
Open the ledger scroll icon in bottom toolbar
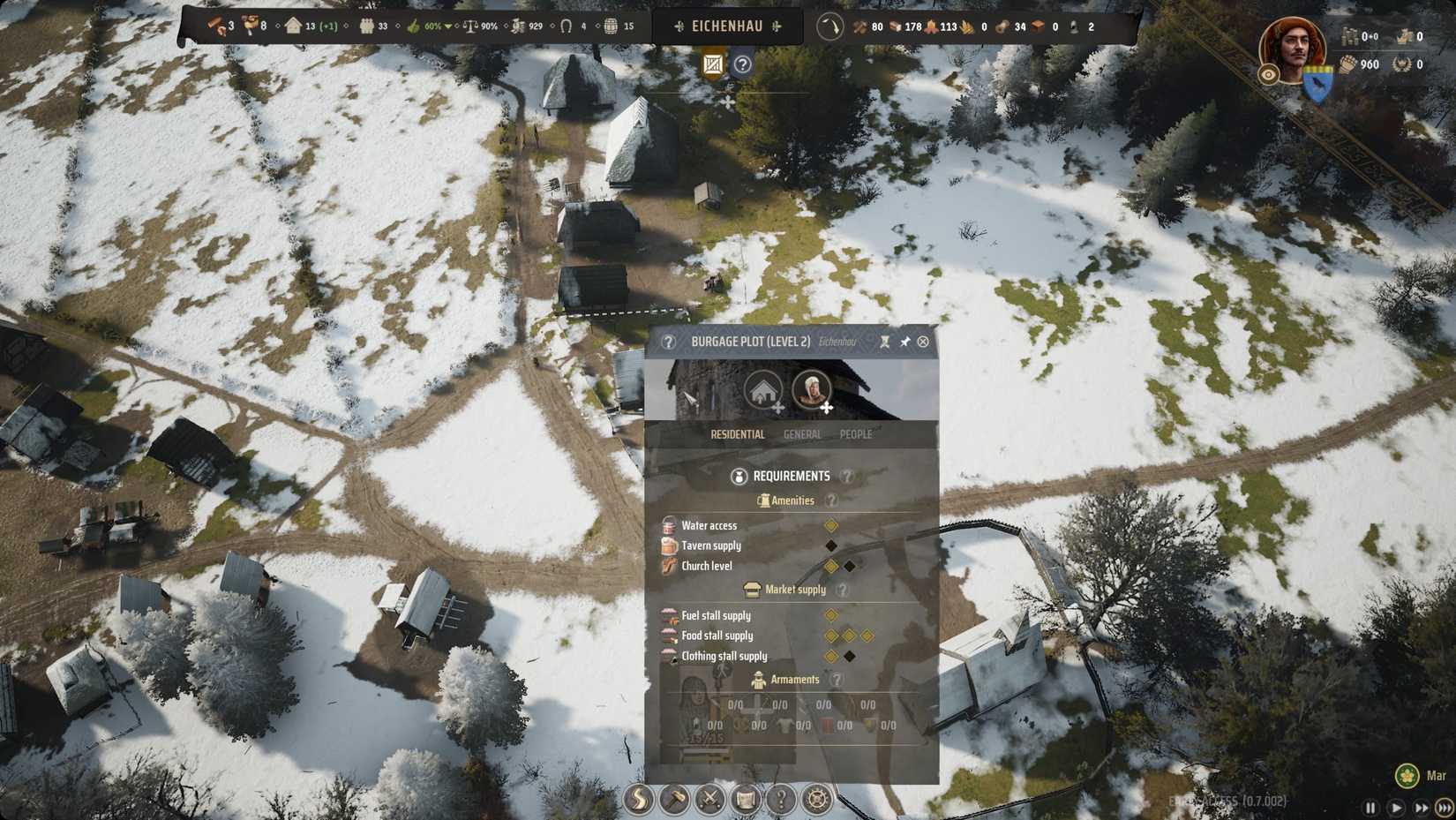[744, 801]
